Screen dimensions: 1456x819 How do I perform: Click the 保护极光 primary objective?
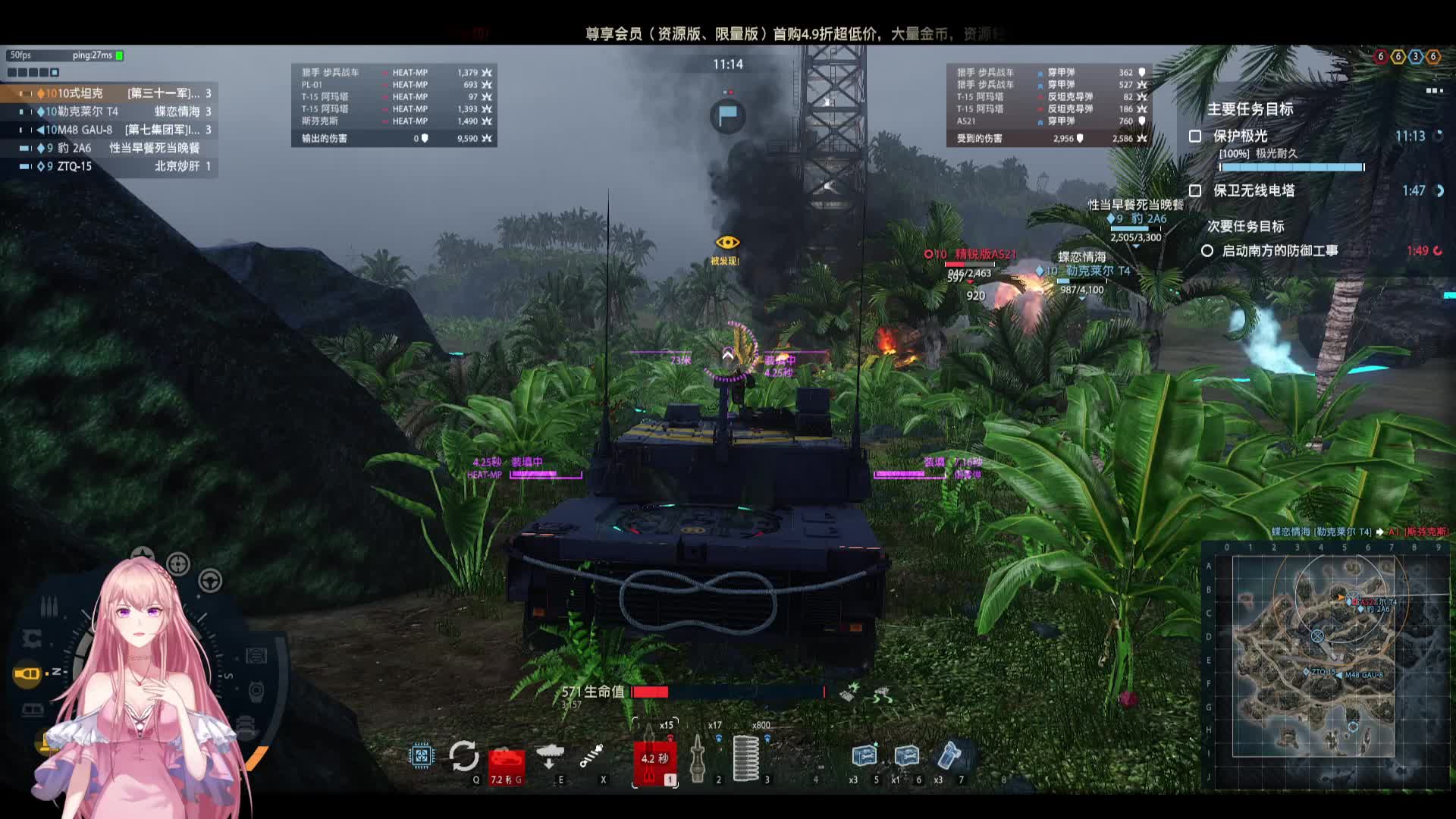tap(1240, 136)
